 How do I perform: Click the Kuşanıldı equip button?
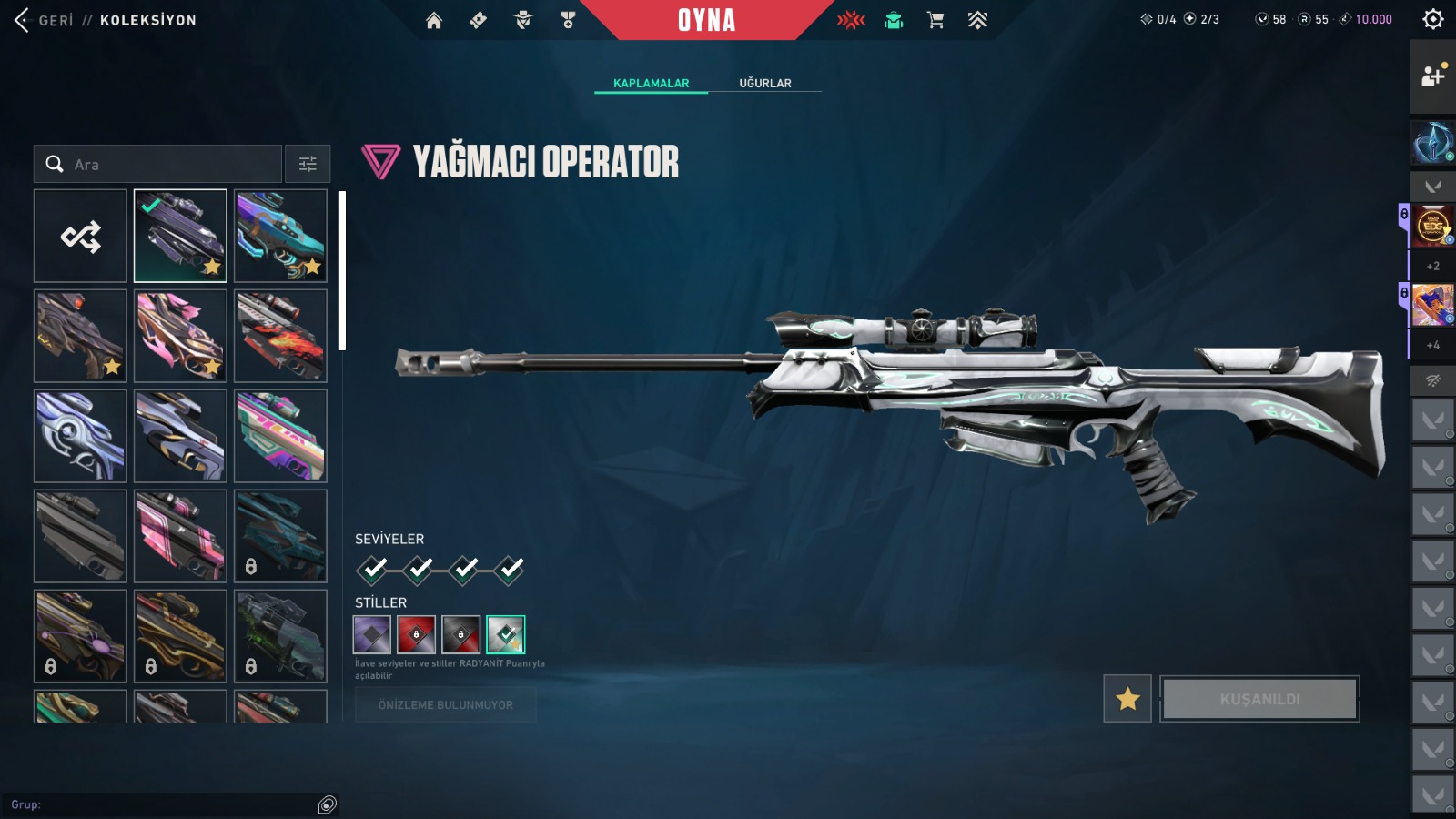[x=1259, y=699]
